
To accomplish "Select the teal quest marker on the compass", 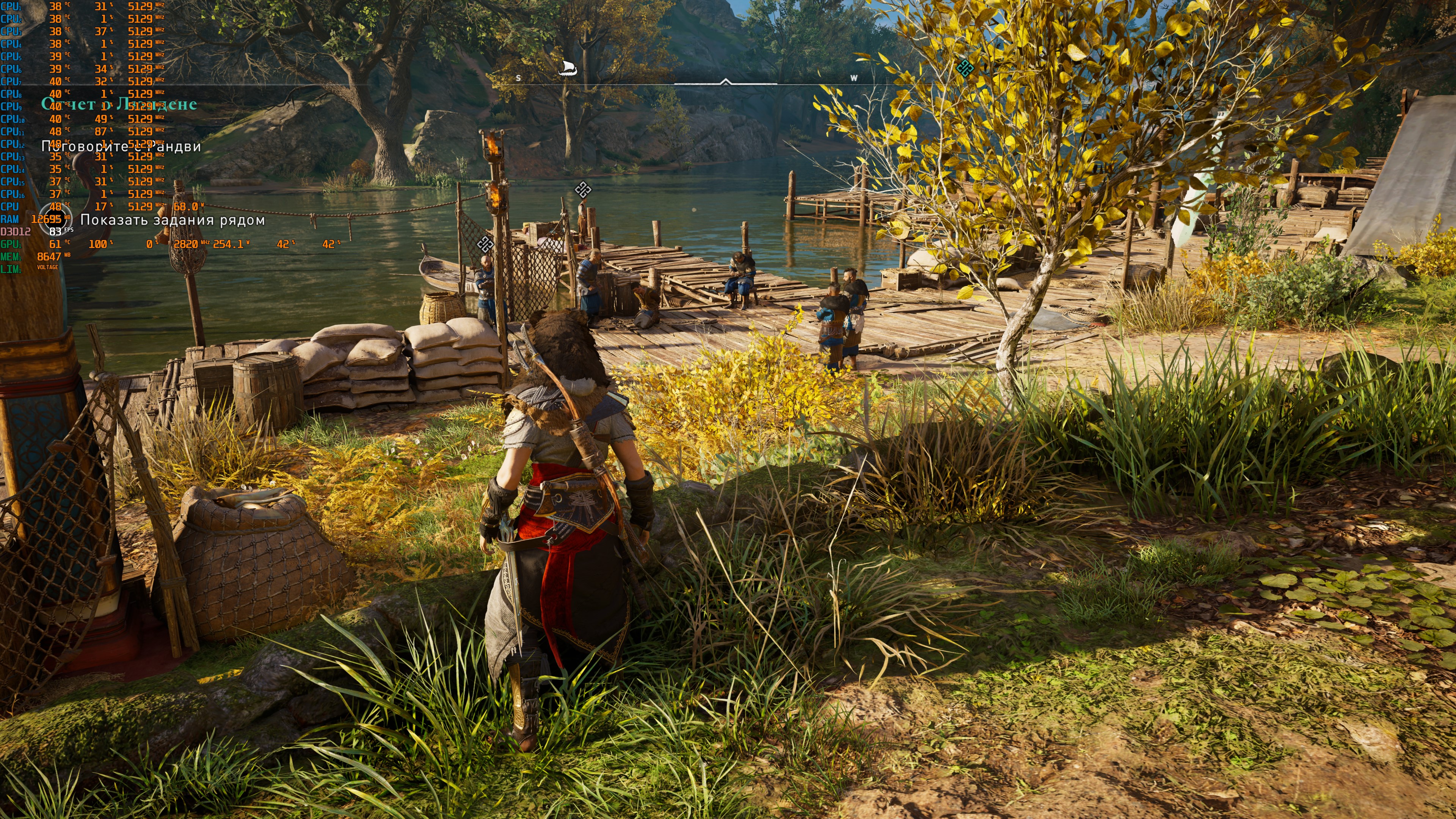I will click(x=965, y=68).
